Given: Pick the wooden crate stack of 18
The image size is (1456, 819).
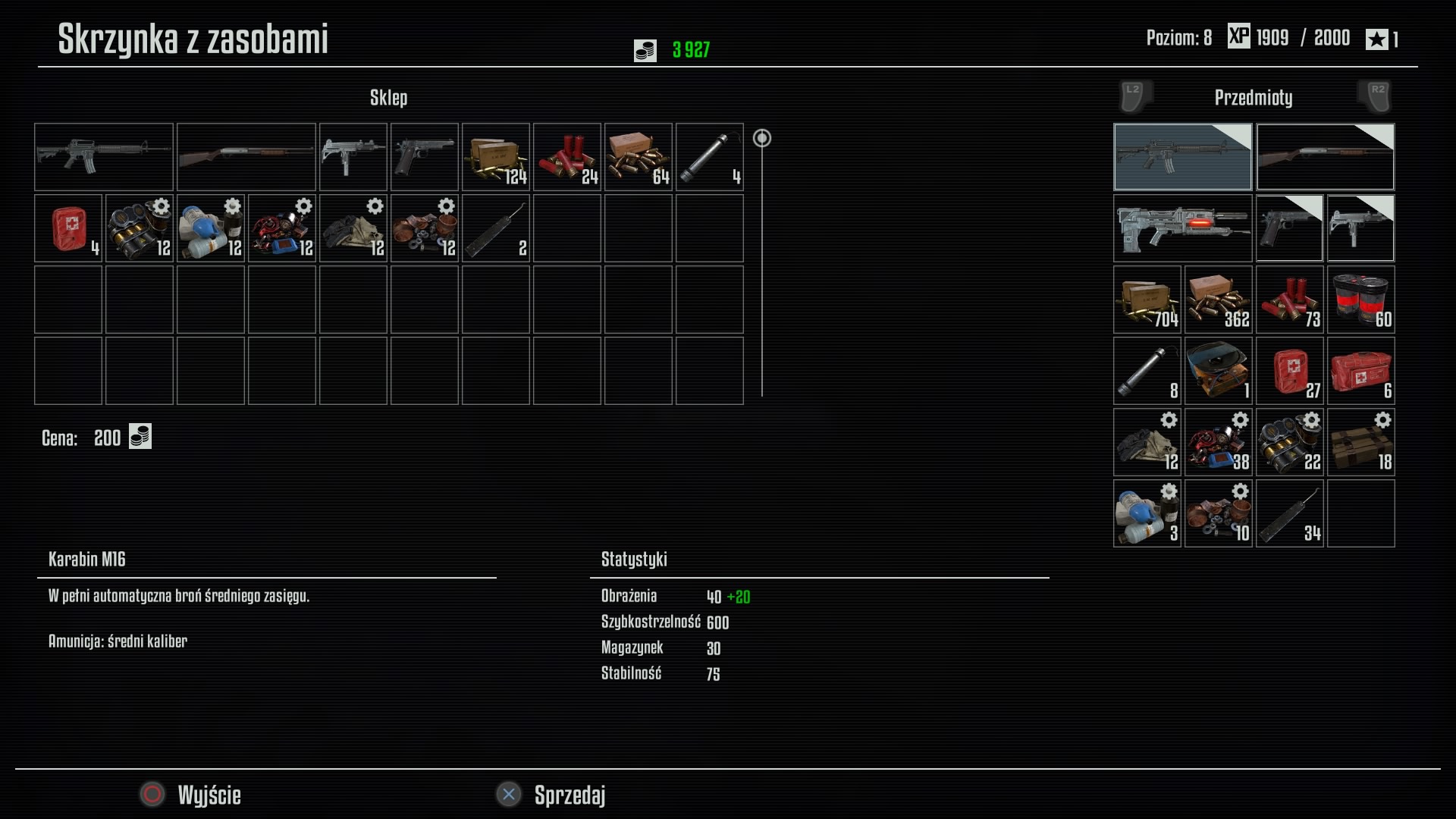Looking at the screenshot, I should [1361, 442].
